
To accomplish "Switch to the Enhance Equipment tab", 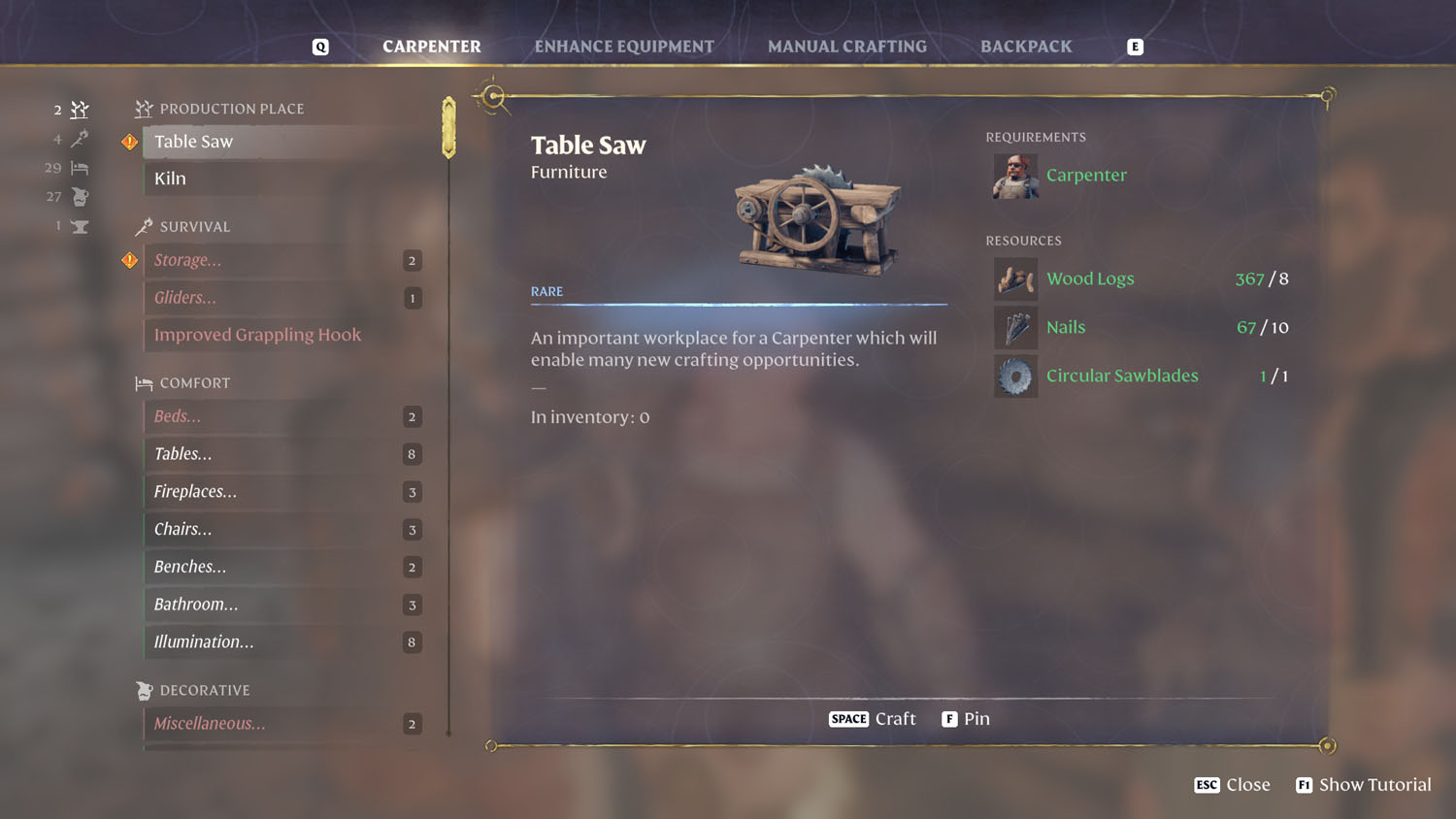I will (x=624, y=47).
